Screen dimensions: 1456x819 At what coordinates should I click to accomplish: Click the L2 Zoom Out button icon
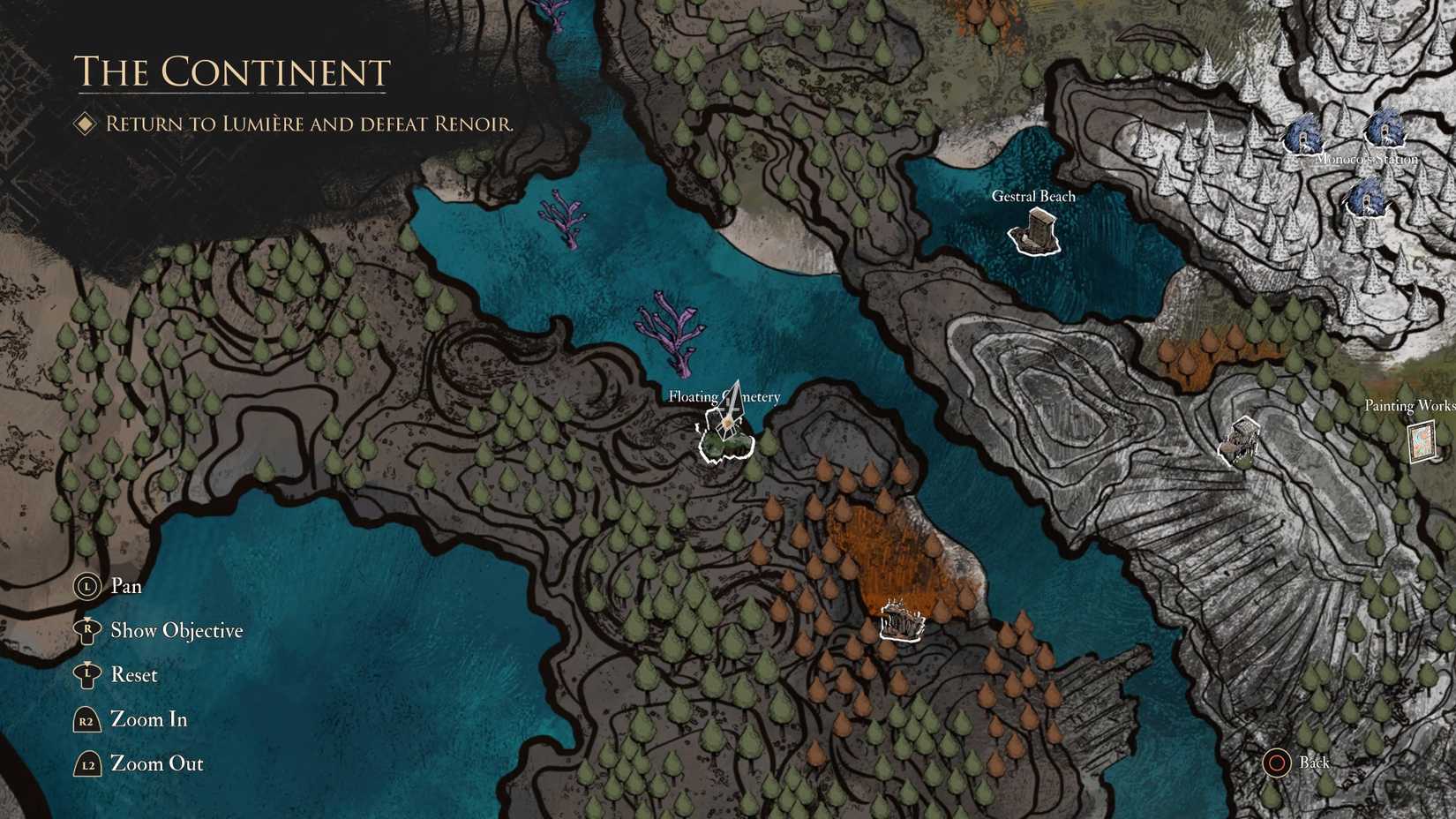click(x=86, y=763)
